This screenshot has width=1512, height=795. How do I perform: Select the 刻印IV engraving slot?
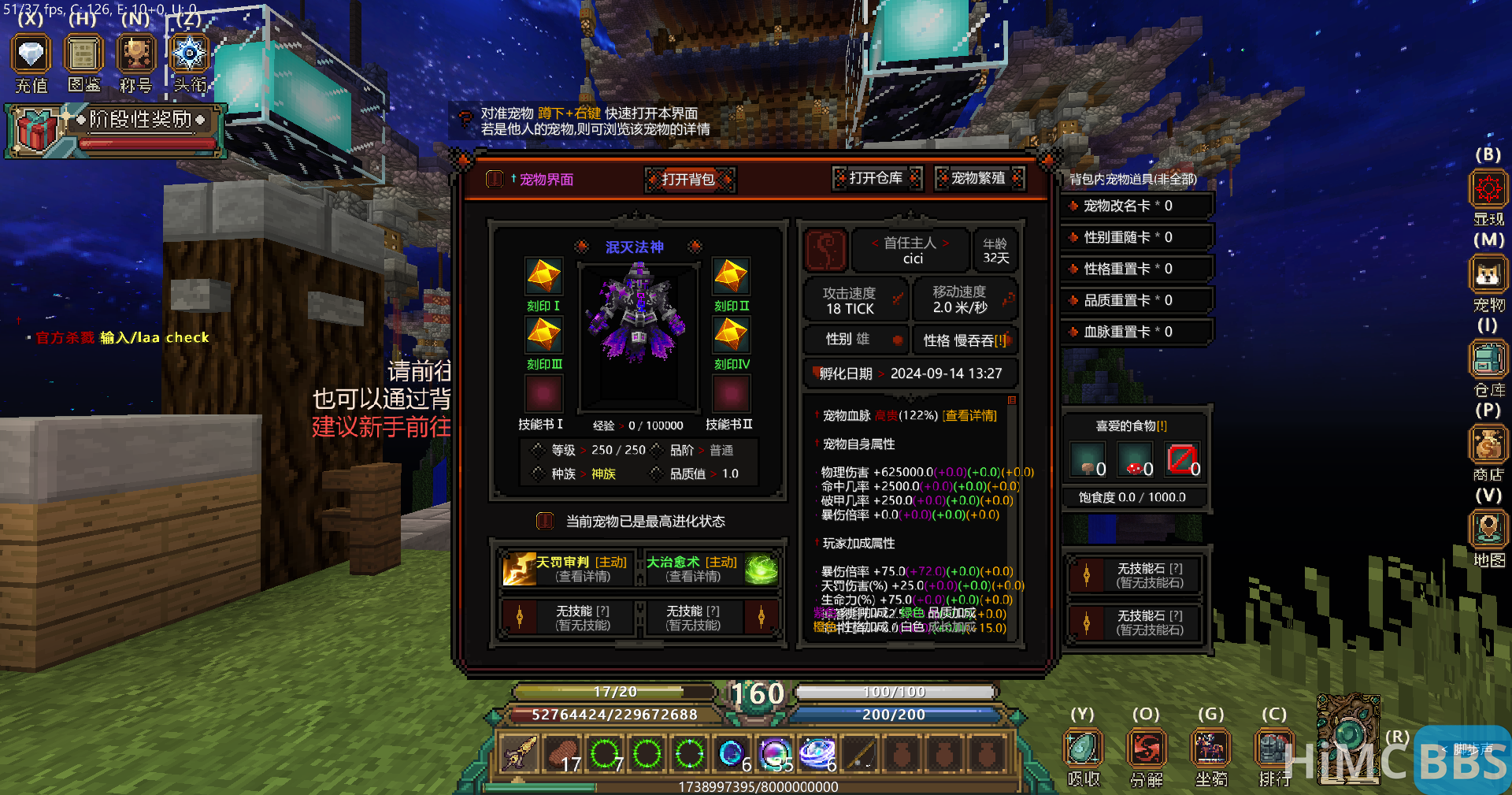click(731, 335)
